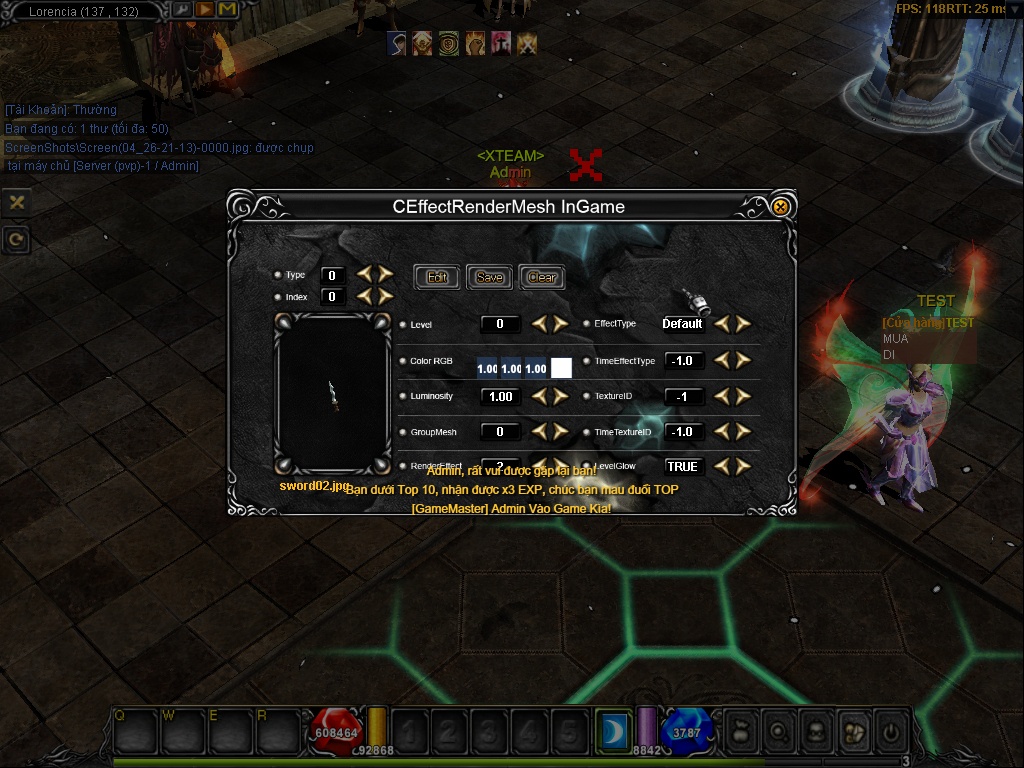Switch EffectType to the next option
This screenshot has width=1024, height=768.
(743, 324)
